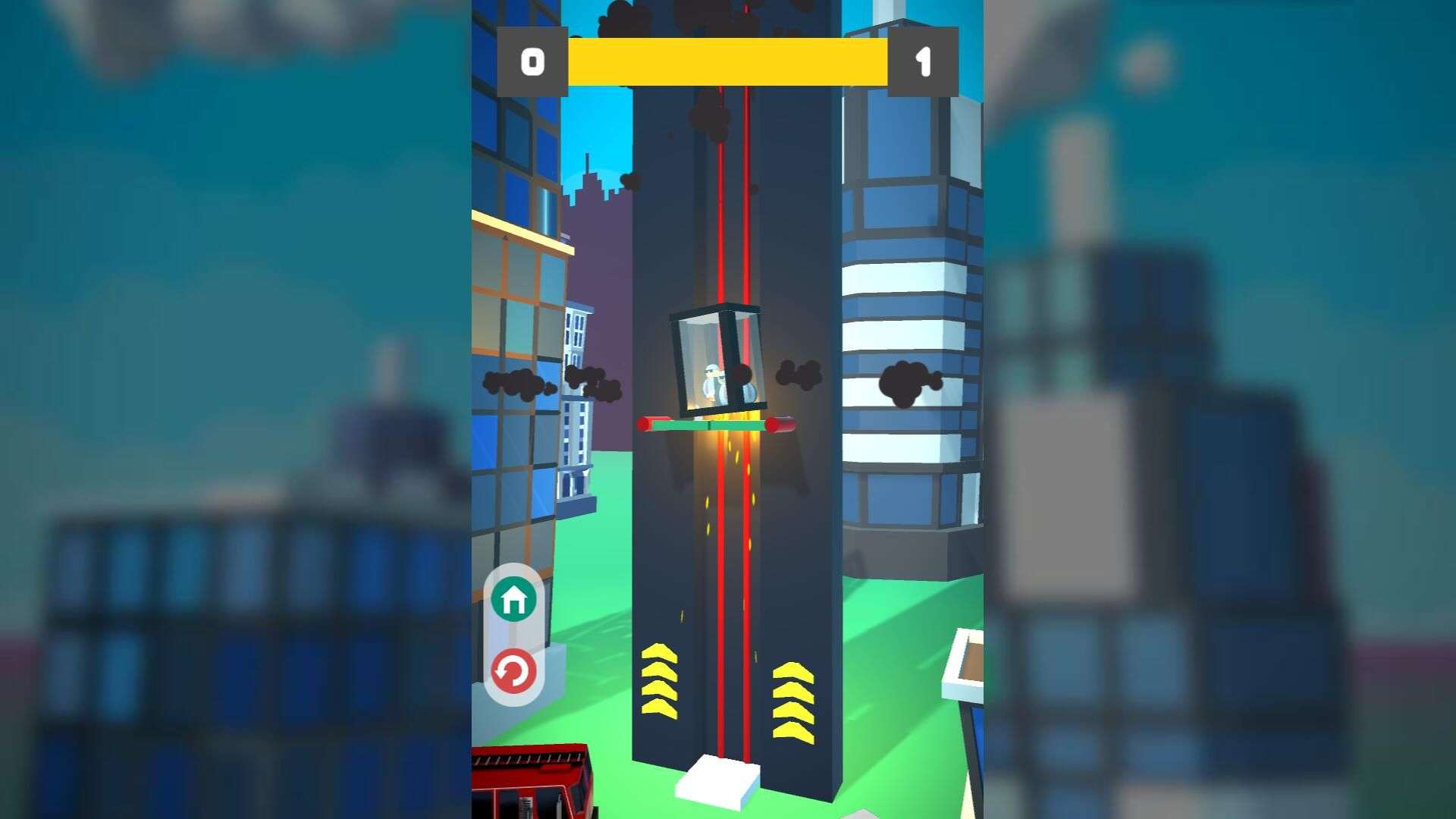Restart the level with the red arrow button

[513, 671]
